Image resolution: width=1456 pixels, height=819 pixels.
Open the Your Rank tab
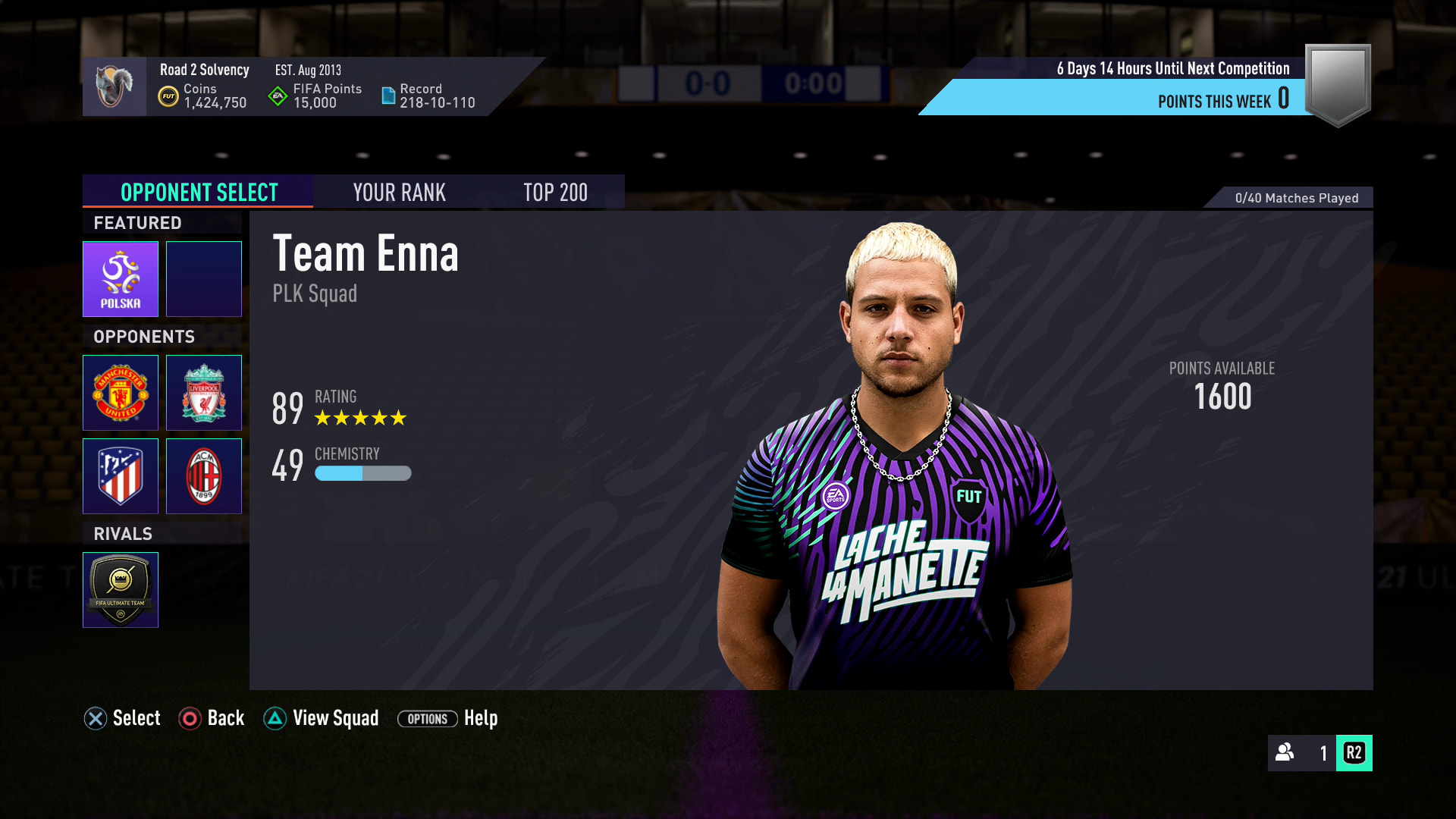[x=399, y=193]
